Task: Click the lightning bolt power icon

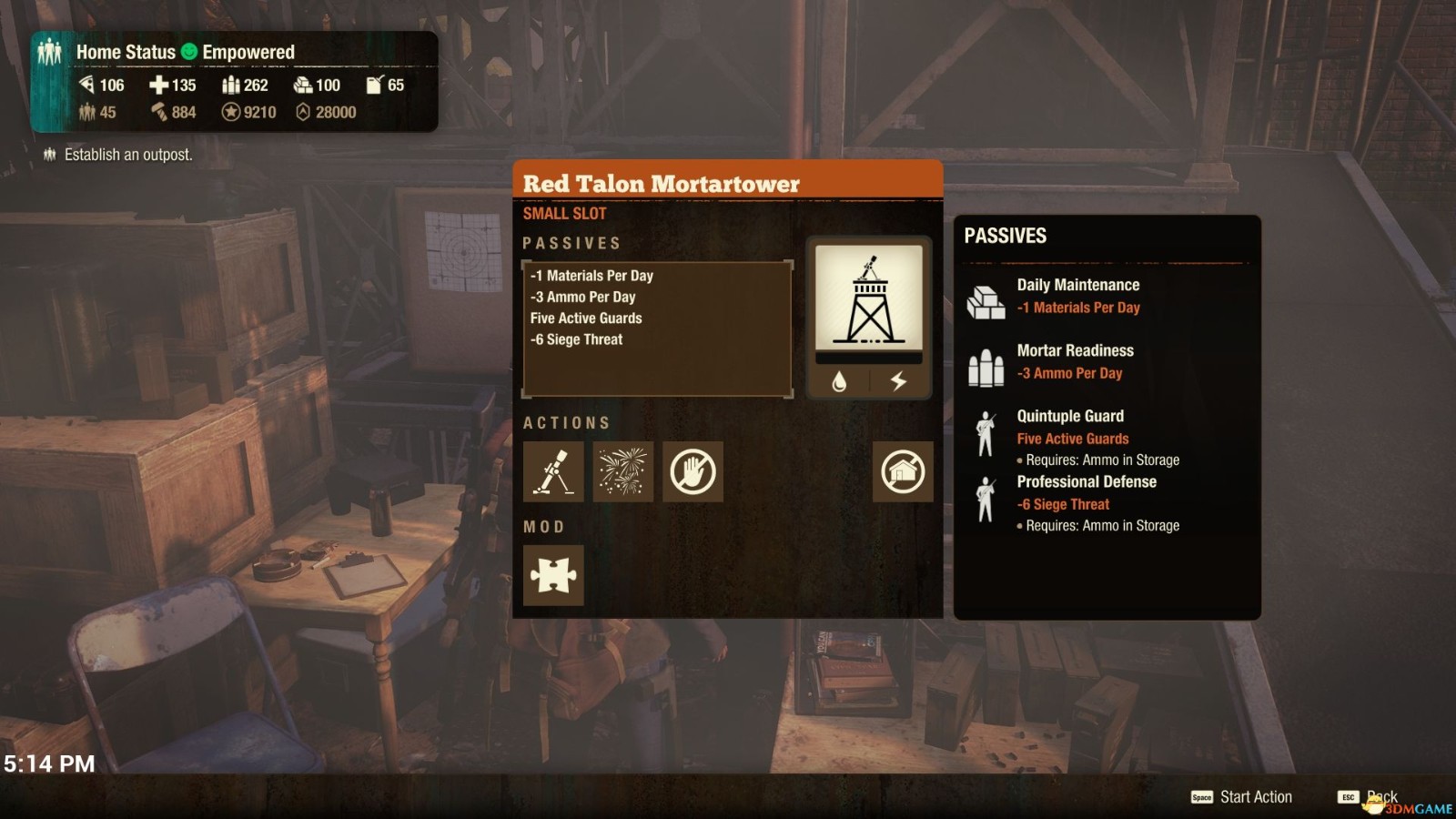Action: [x=898, y=381]
